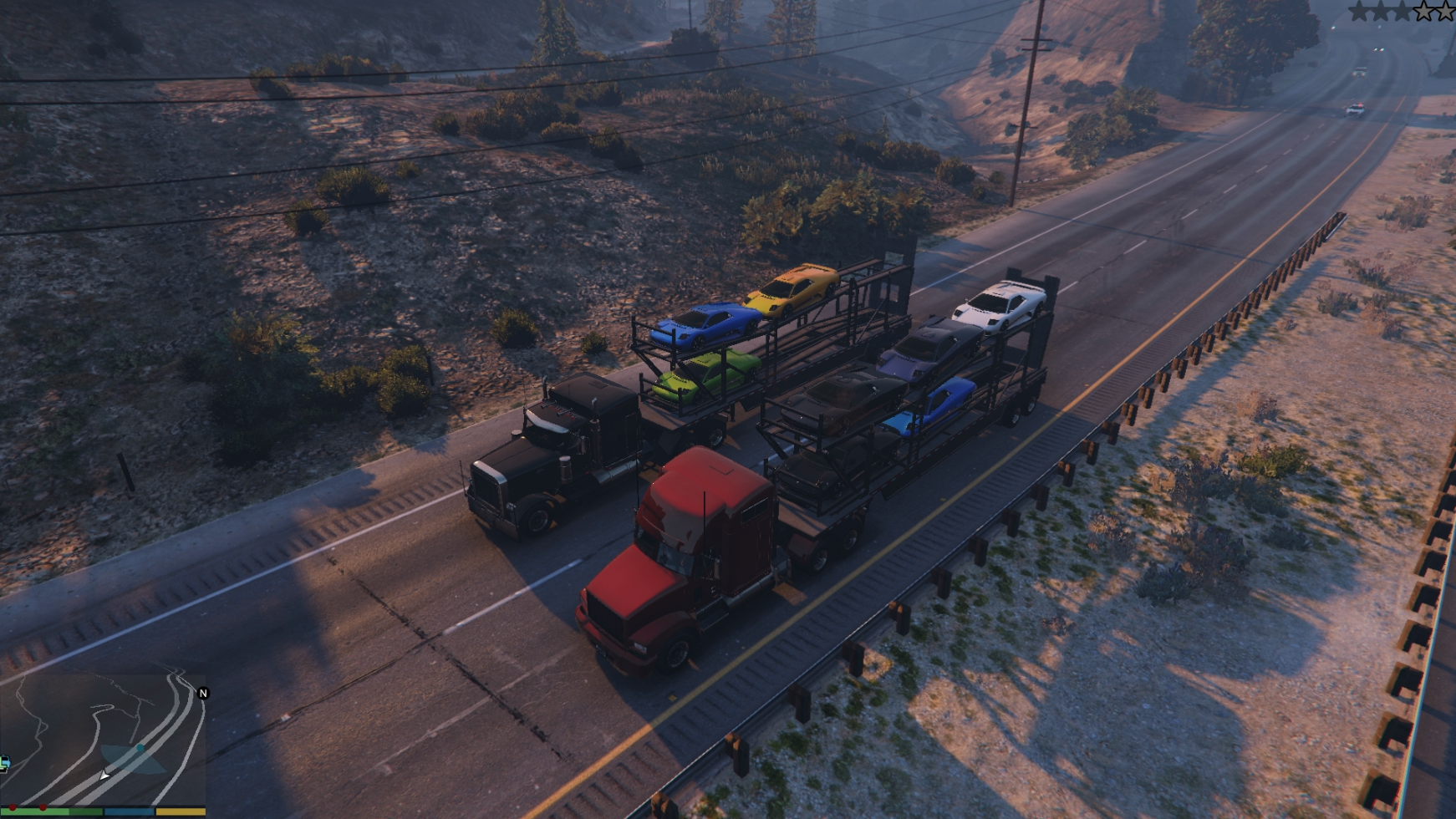Viewport: 1456px width, 819px height.
Task: Select the north compass marker on minimap
Action: (x=203, y=693)
